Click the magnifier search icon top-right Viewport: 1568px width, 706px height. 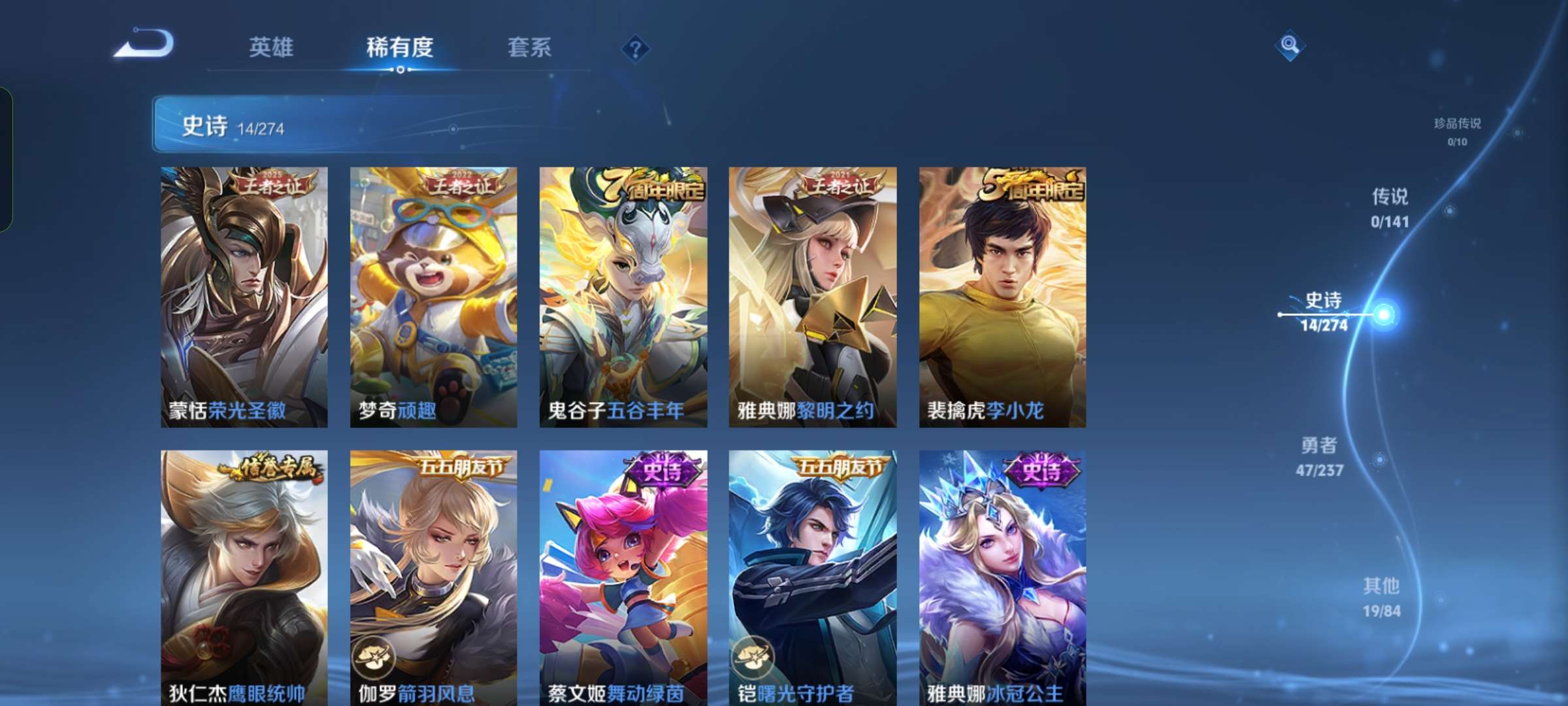pos(1290,44)
